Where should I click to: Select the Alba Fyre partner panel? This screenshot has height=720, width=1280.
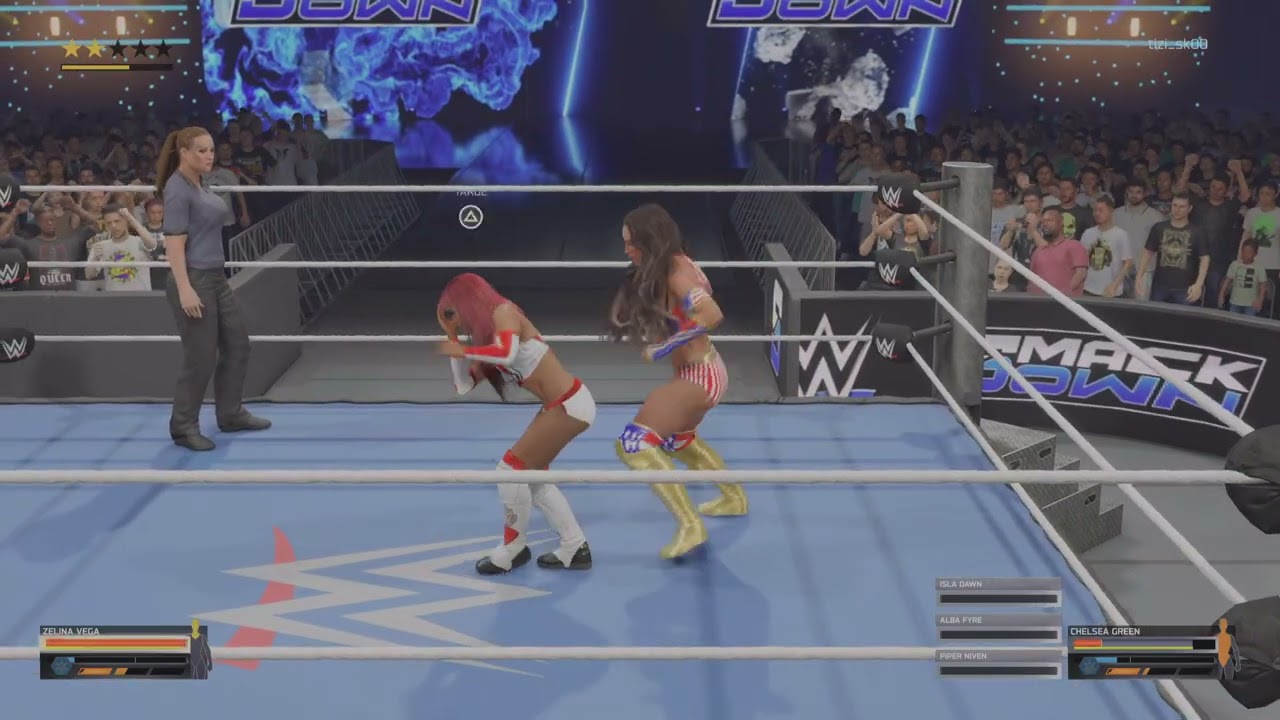coord(998,629)
